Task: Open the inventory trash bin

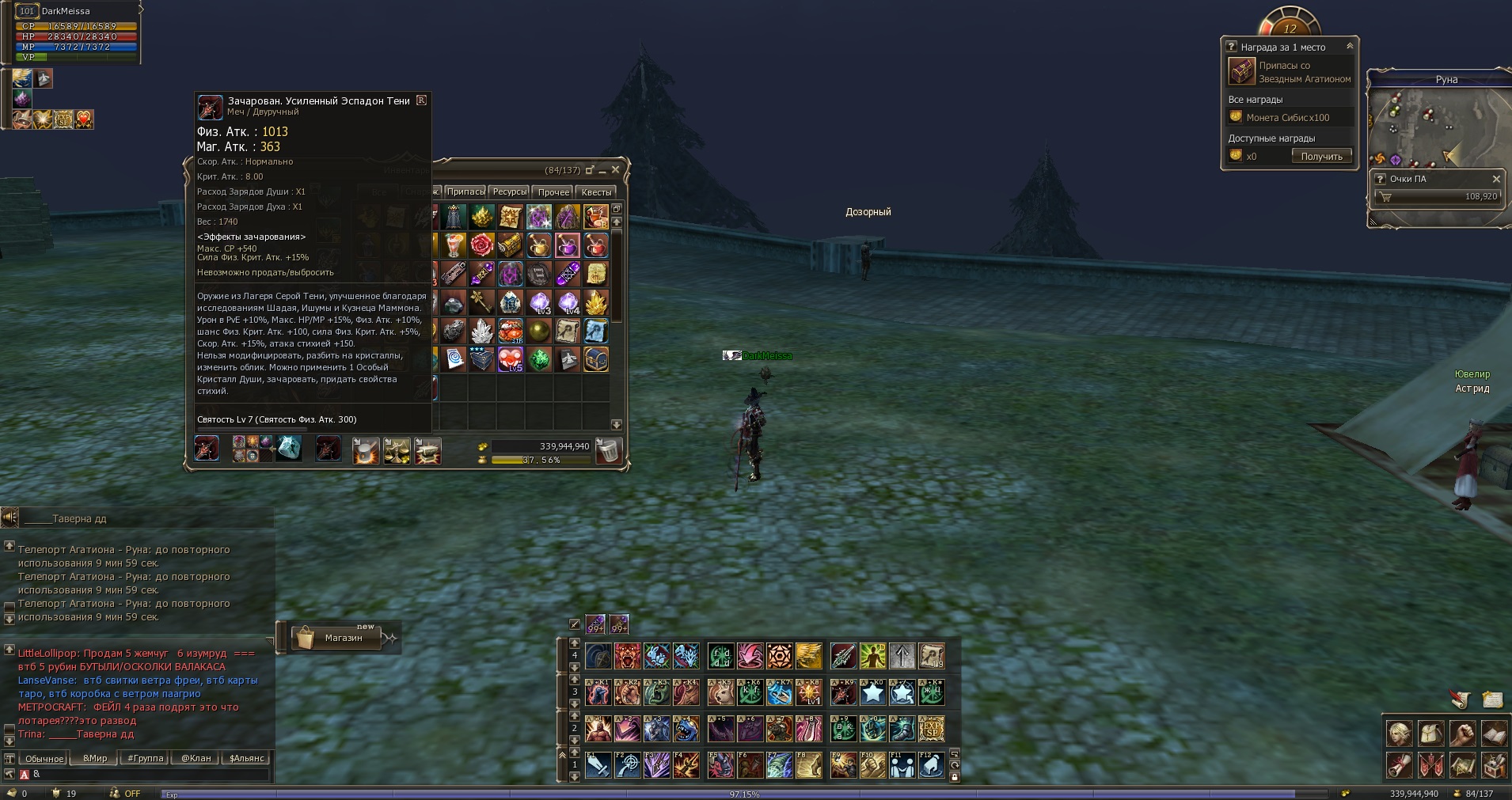Action: click(607, 450)
